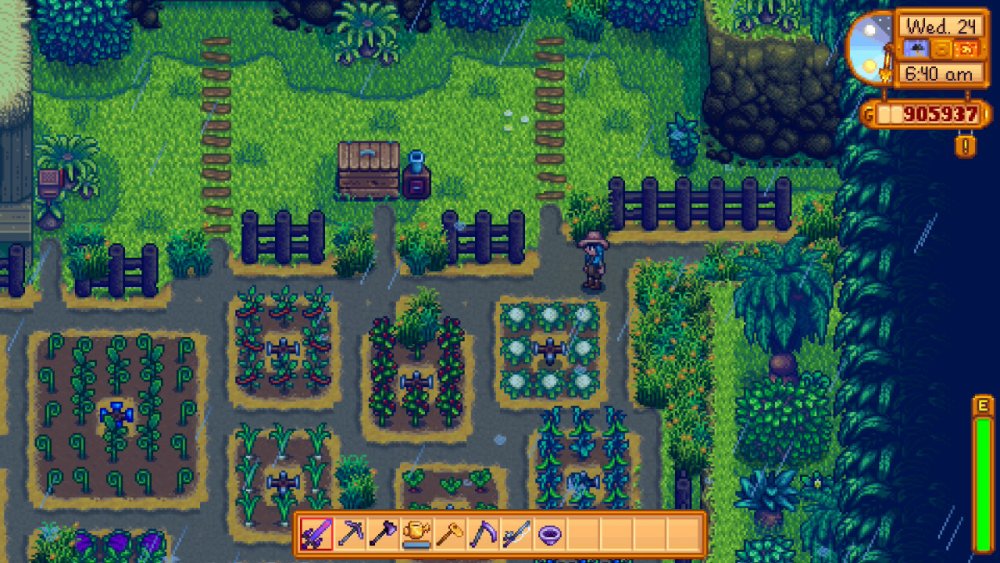This screenshot has width=1000, height=563.
Task: Equip the pickaxe from the hotbar
Action: pyautogui.click(x=350, y=534)
